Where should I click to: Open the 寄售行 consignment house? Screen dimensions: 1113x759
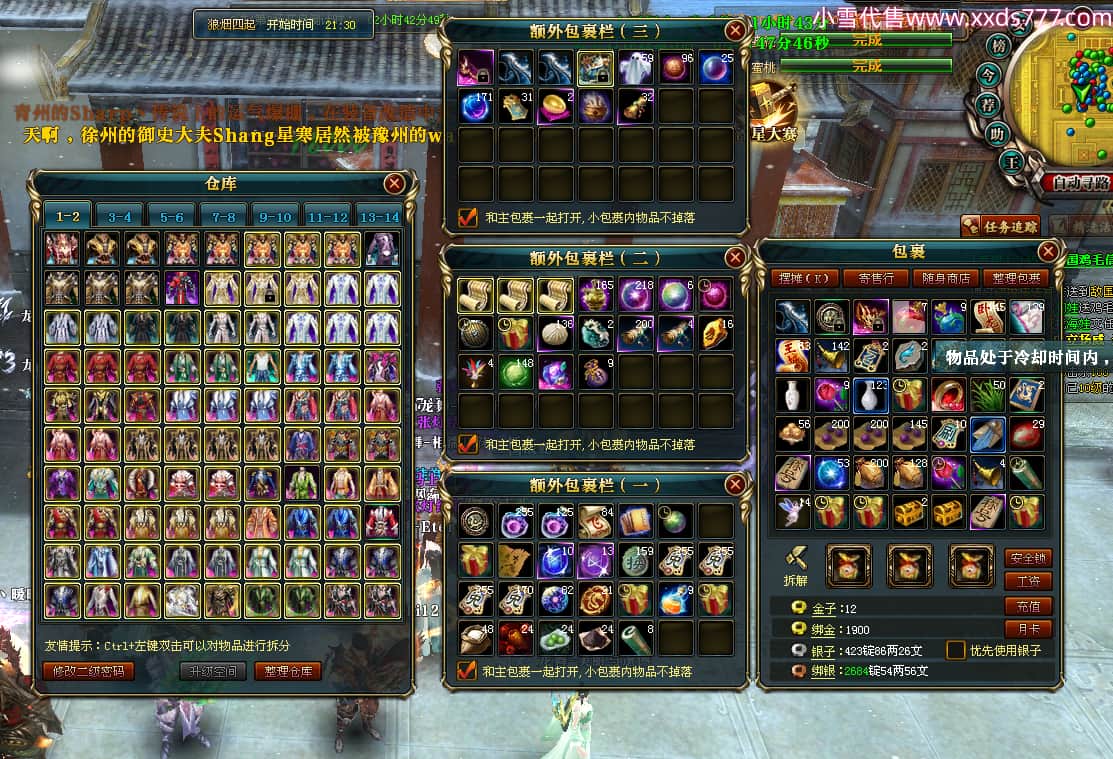(x=875, y=277)
